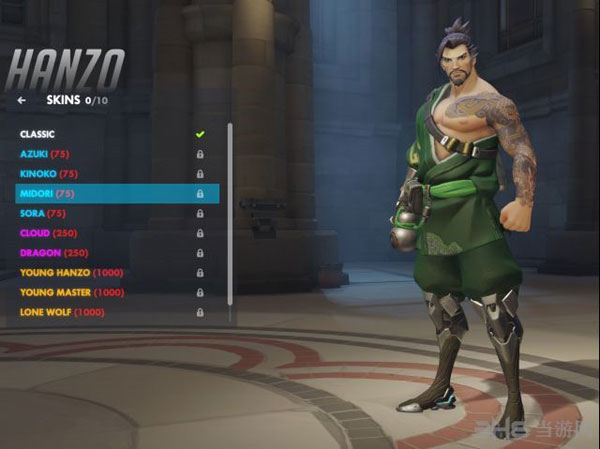600x449 pixels.
Task: Select the Cloud epic skin
Action: (49, 233)
